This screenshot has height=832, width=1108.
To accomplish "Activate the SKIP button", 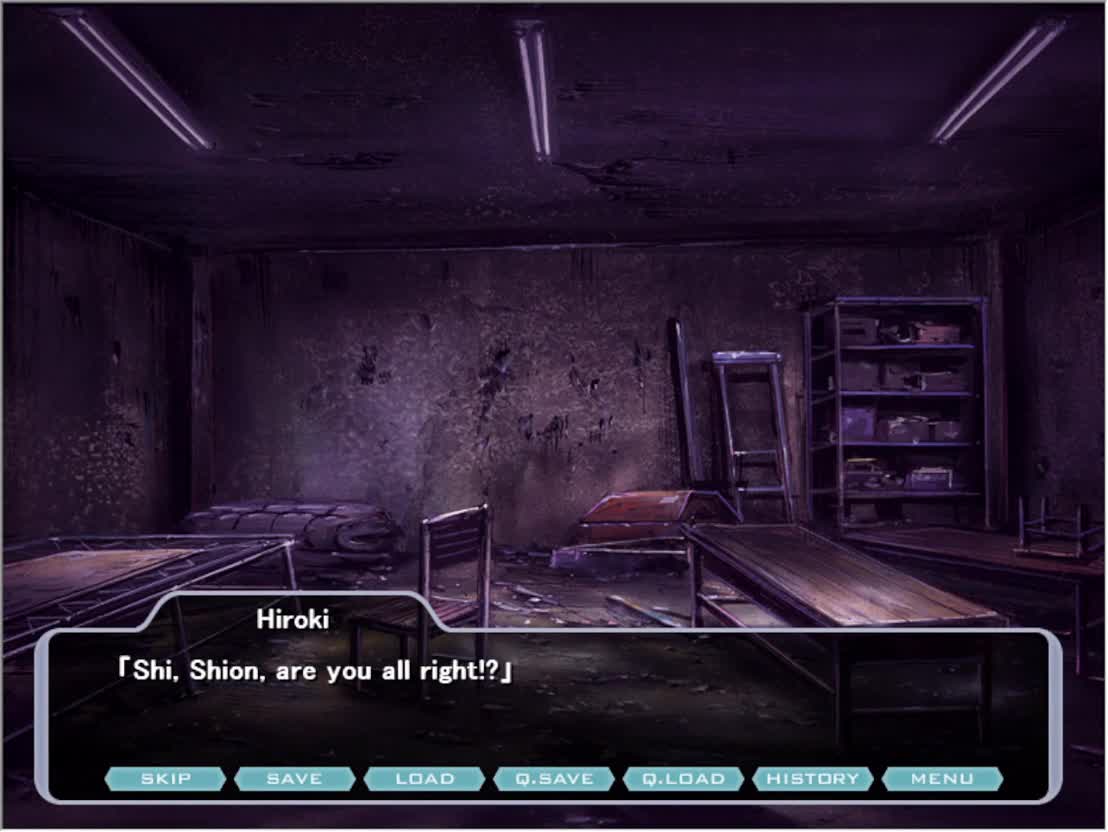I will (x=165, y=779).
